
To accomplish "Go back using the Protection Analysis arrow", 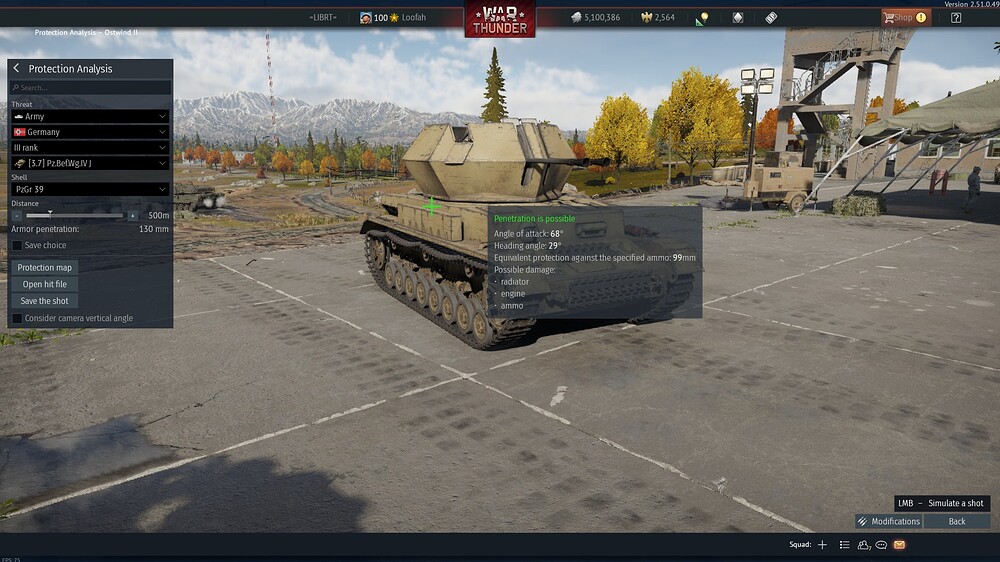I will pyautogui.click(x=16, y=69).
